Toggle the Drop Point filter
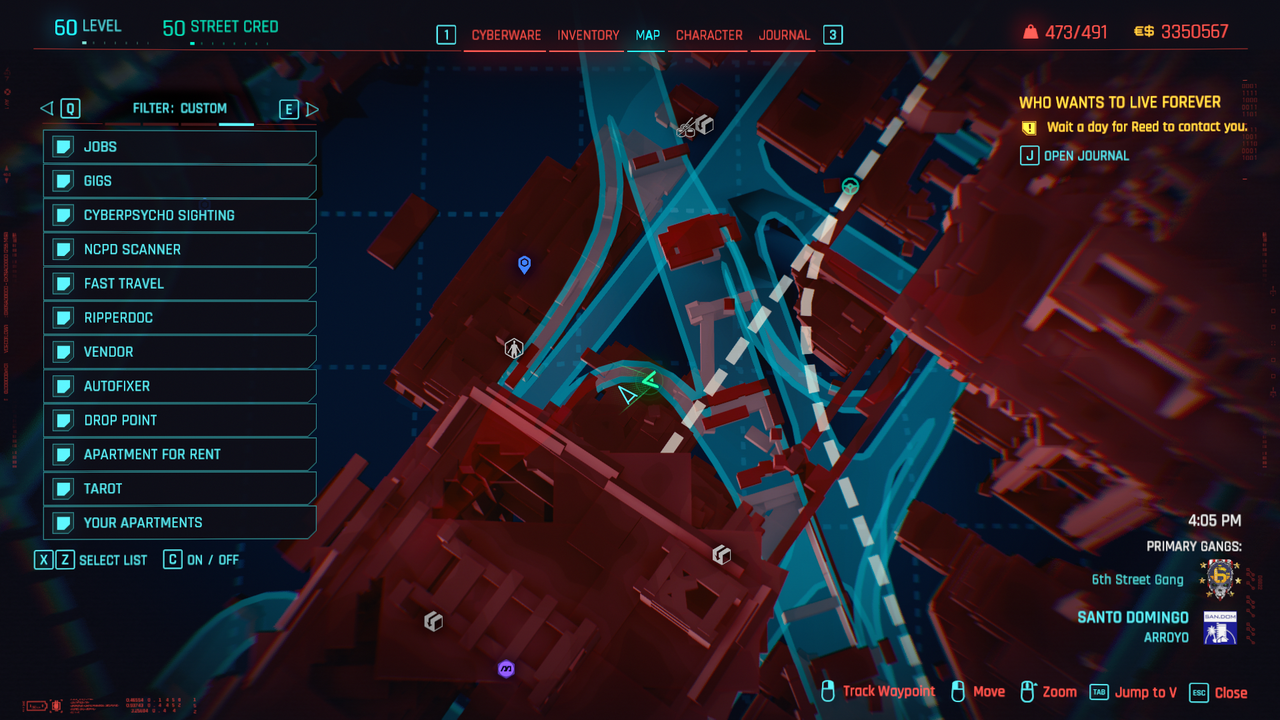 (180, 420)
